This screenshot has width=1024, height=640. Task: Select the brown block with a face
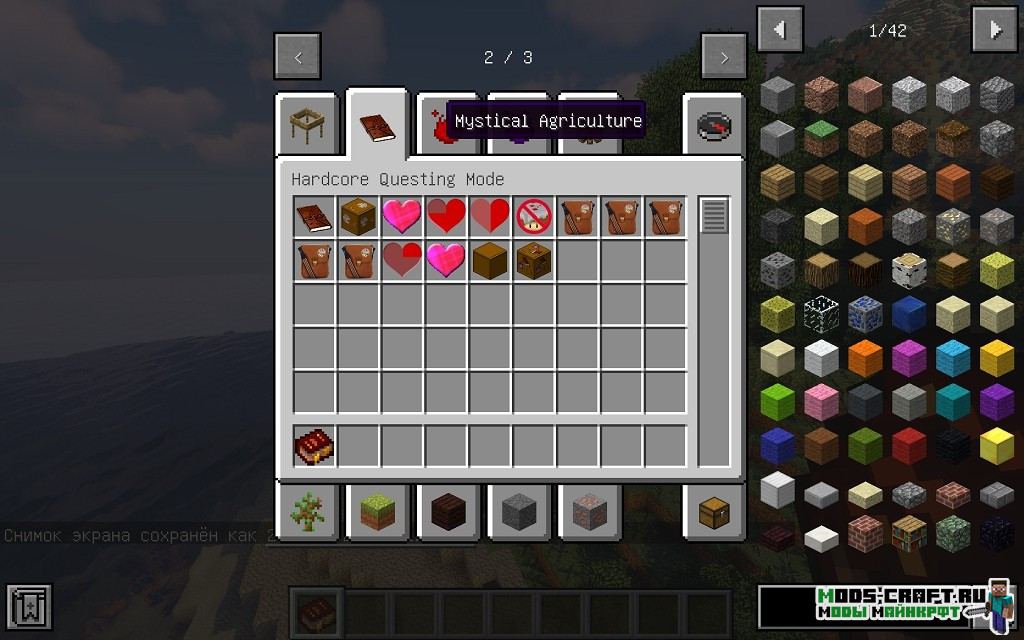[x=534, y=261]
